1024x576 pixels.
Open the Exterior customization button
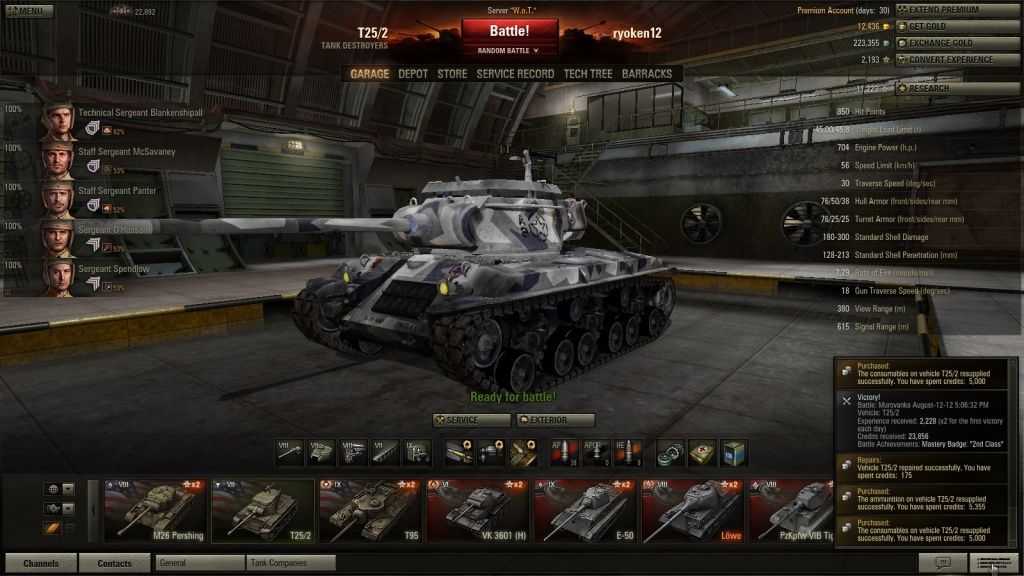point(555,420)
